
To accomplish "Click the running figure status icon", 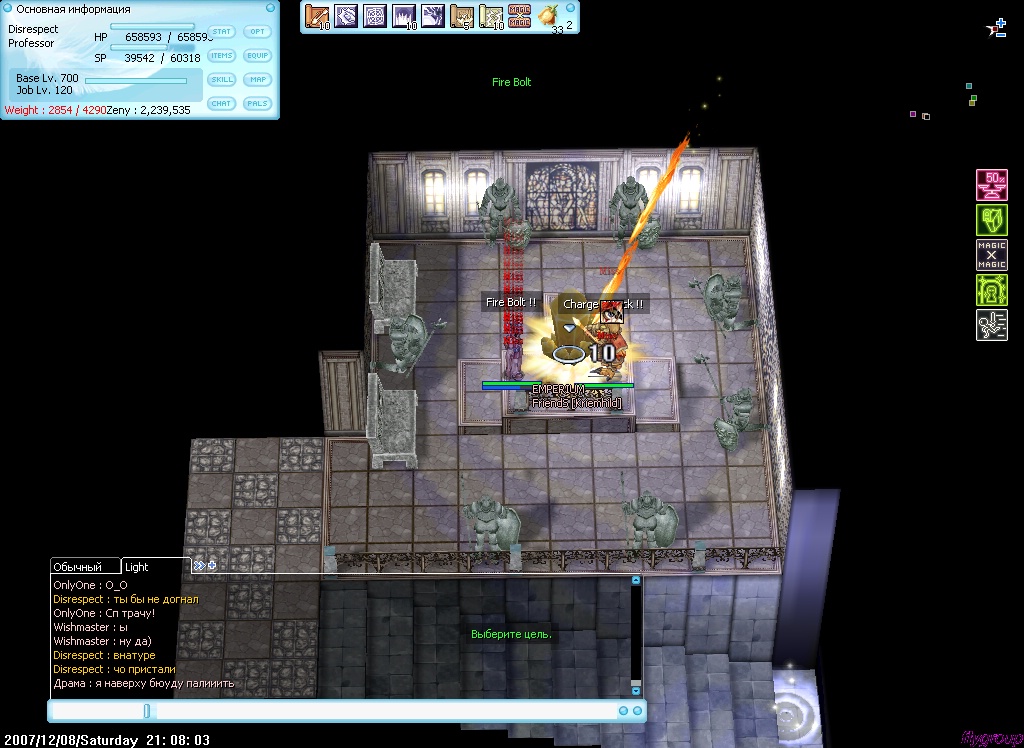I will [x=991, y=325].
